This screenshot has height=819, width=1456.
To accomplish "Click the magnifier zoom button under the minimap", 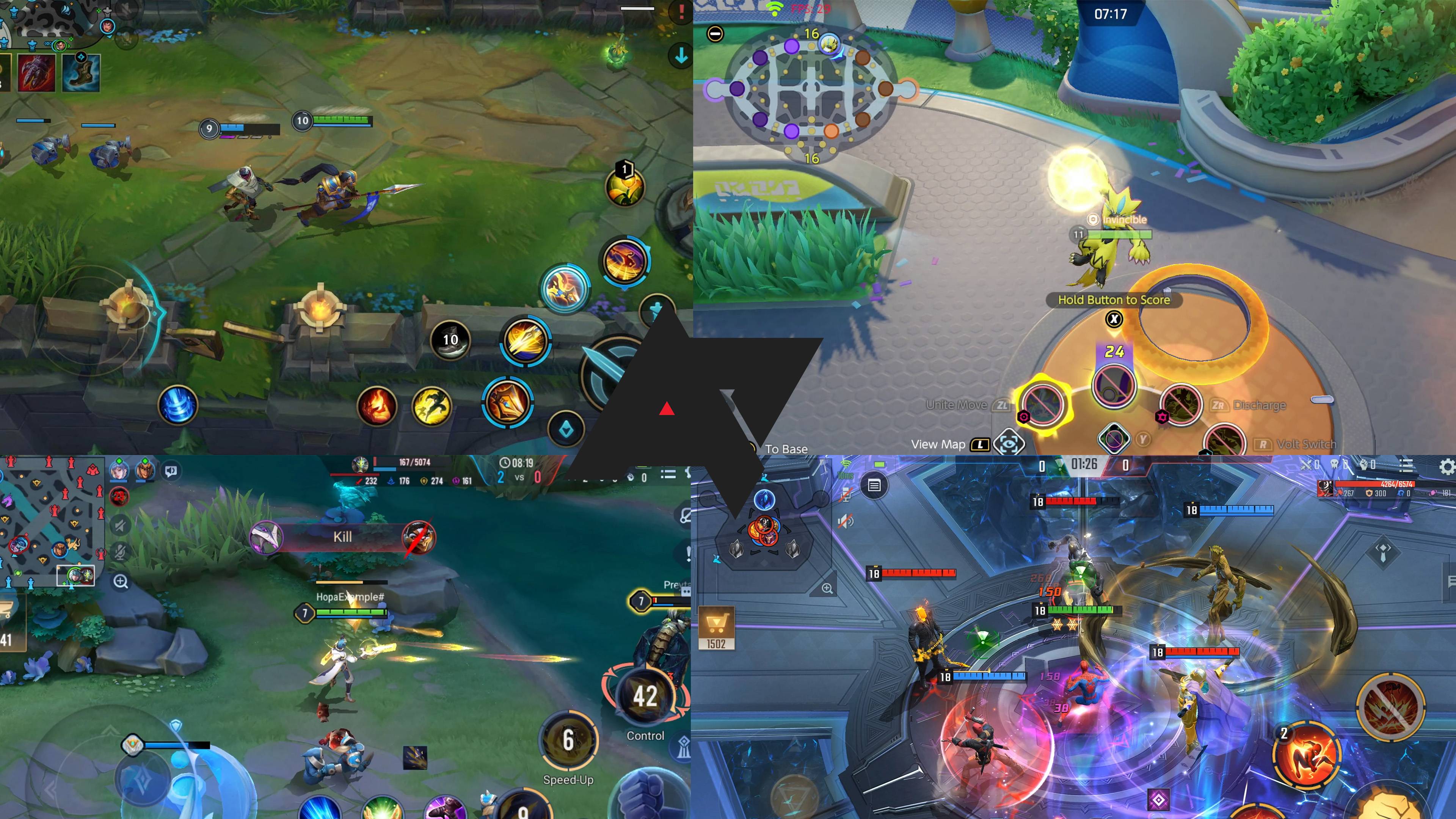I will coord(121,581).
